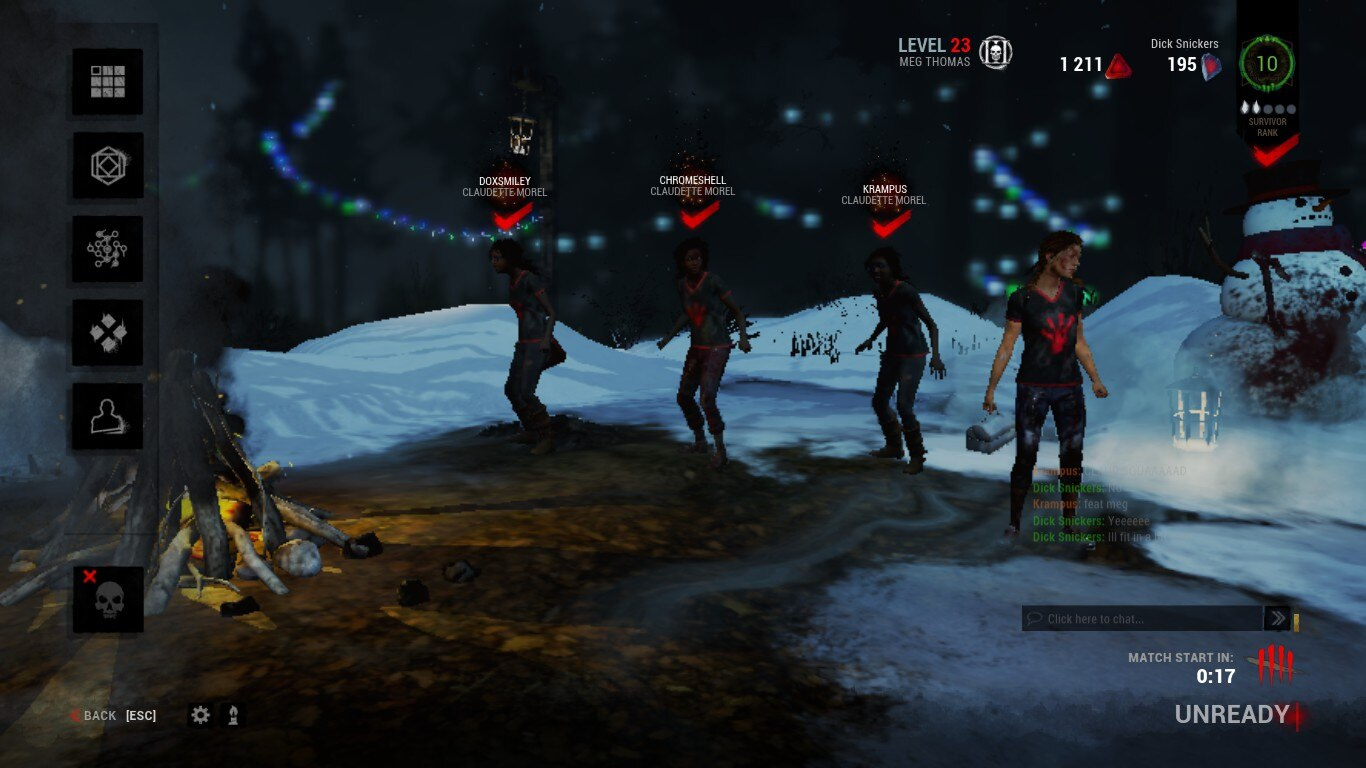Go back with the BACK button
The height and width of the screenshot is (768, 1366).
tap(100, 716)
